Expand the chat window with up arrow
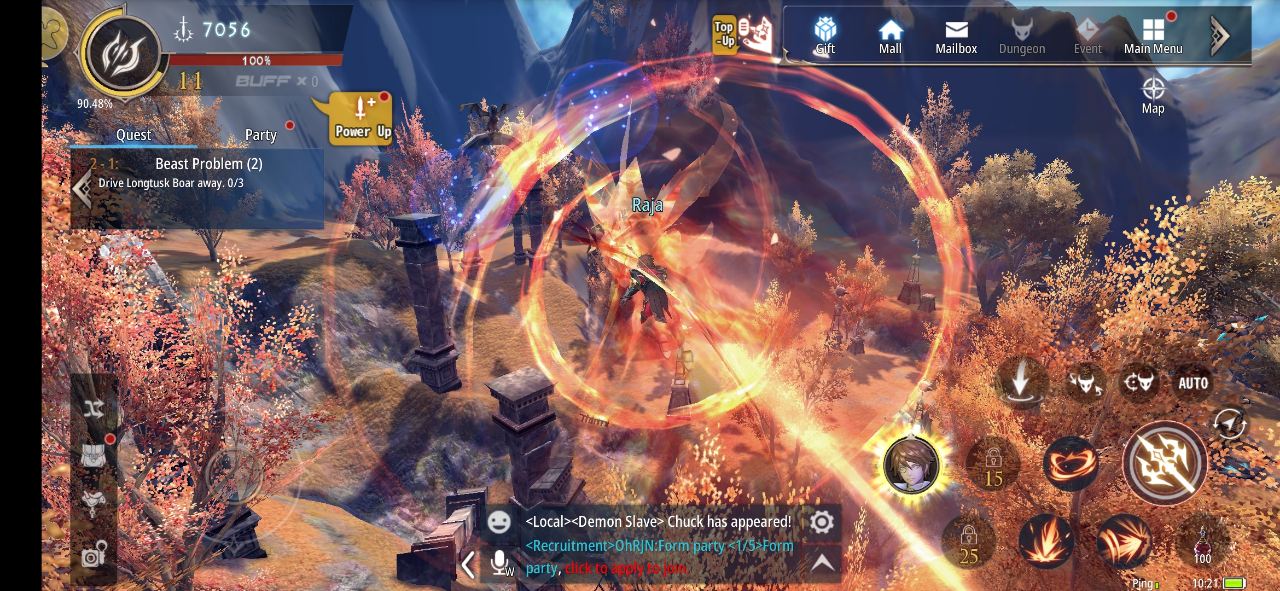The height and width of the screenshot is (591, 1280). (x=822, y=564)
